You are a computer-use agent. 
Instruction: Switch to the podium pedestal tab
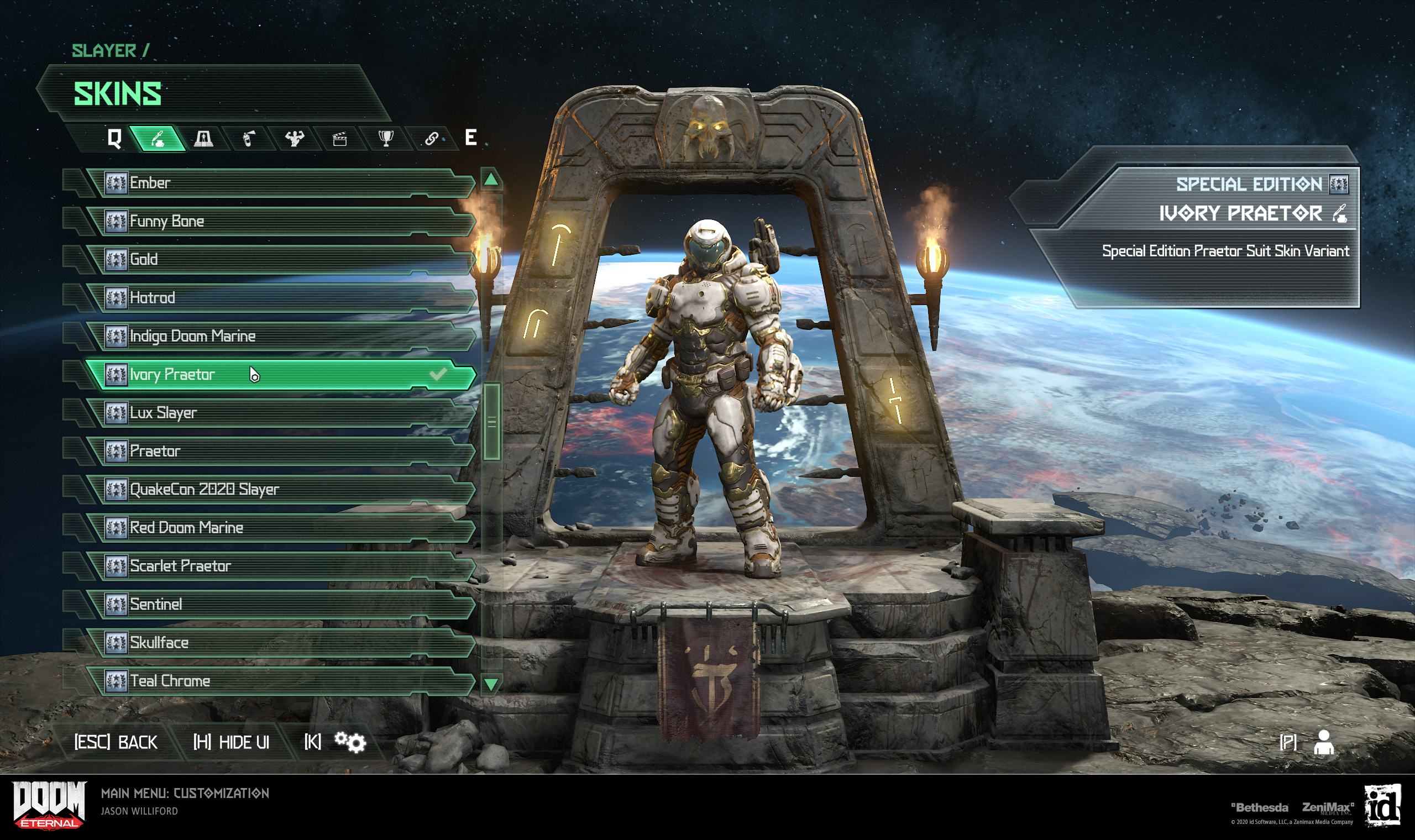pos(203,138)
